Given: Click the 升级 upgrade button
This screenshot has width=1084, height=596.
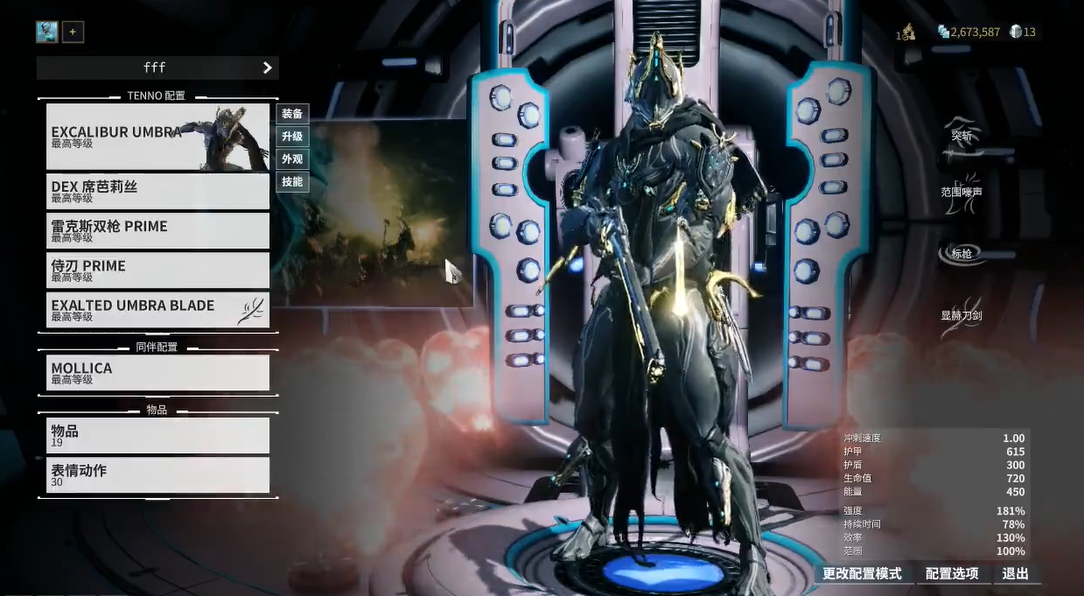Looking at the screenshot, I should click(x=292, y=137).
